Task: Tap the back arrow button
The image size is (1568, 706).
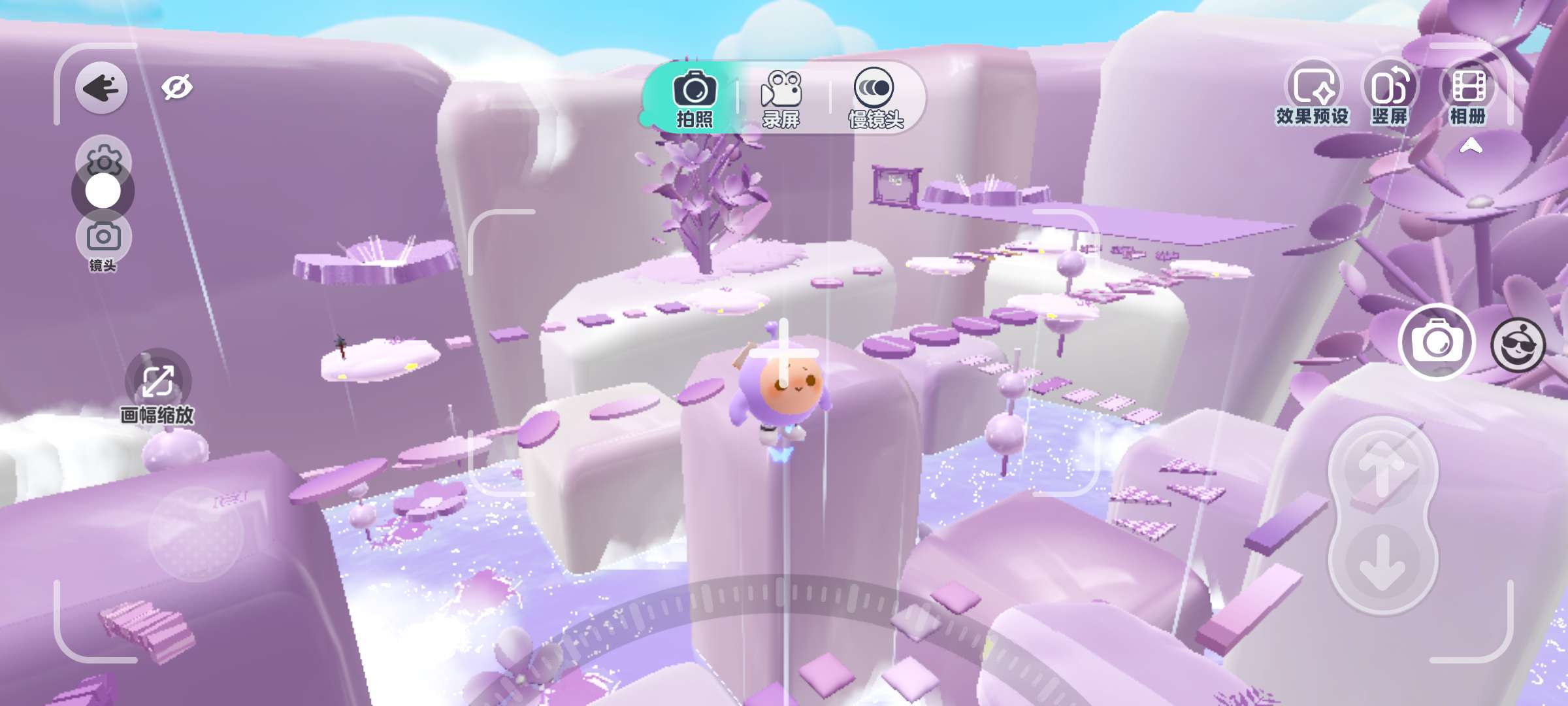Action: coord(101,88)
